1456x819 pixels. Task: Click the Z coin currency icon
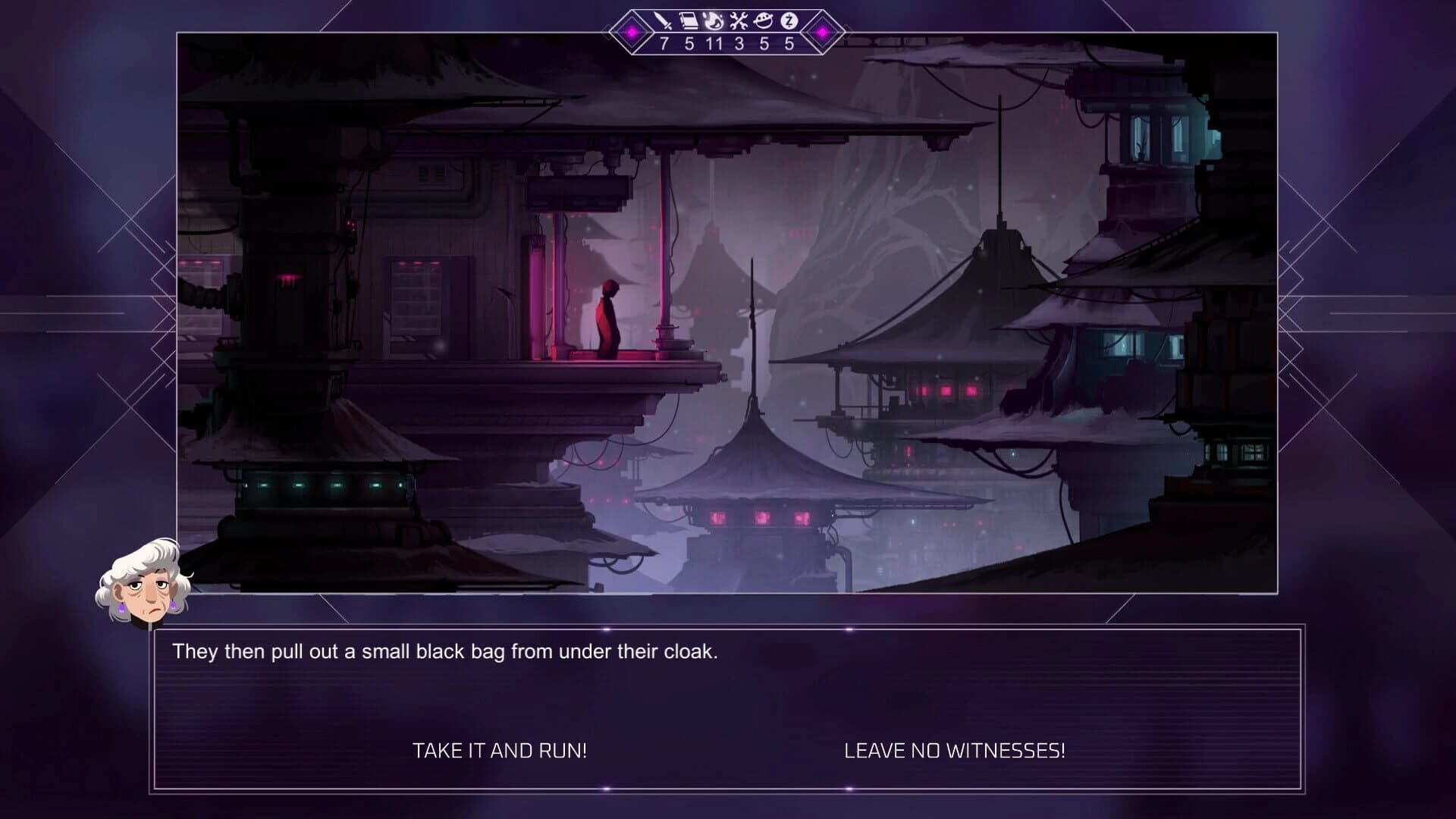coord(788,20)
